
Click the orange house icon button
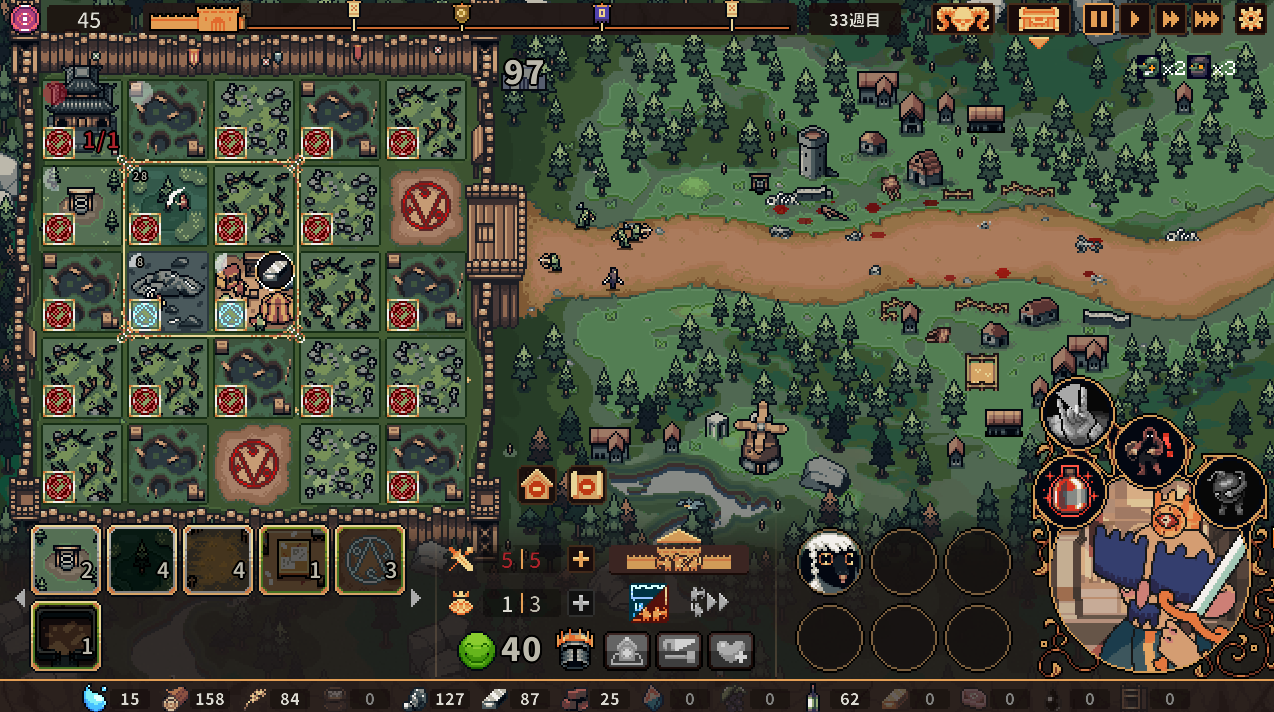tap(537, 486)
